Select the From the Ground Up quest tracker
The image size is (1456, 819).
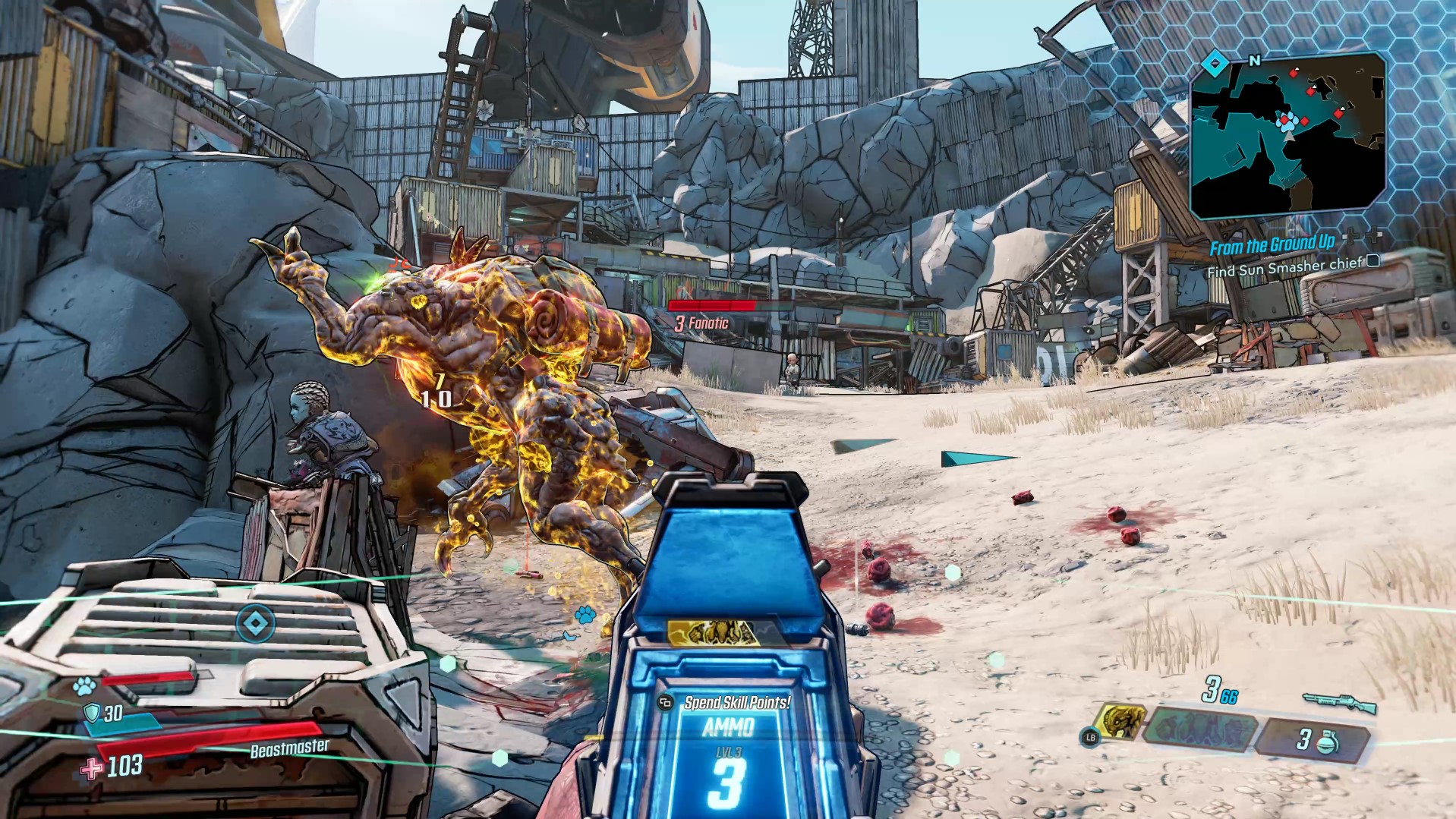(x=1272, y=245)
